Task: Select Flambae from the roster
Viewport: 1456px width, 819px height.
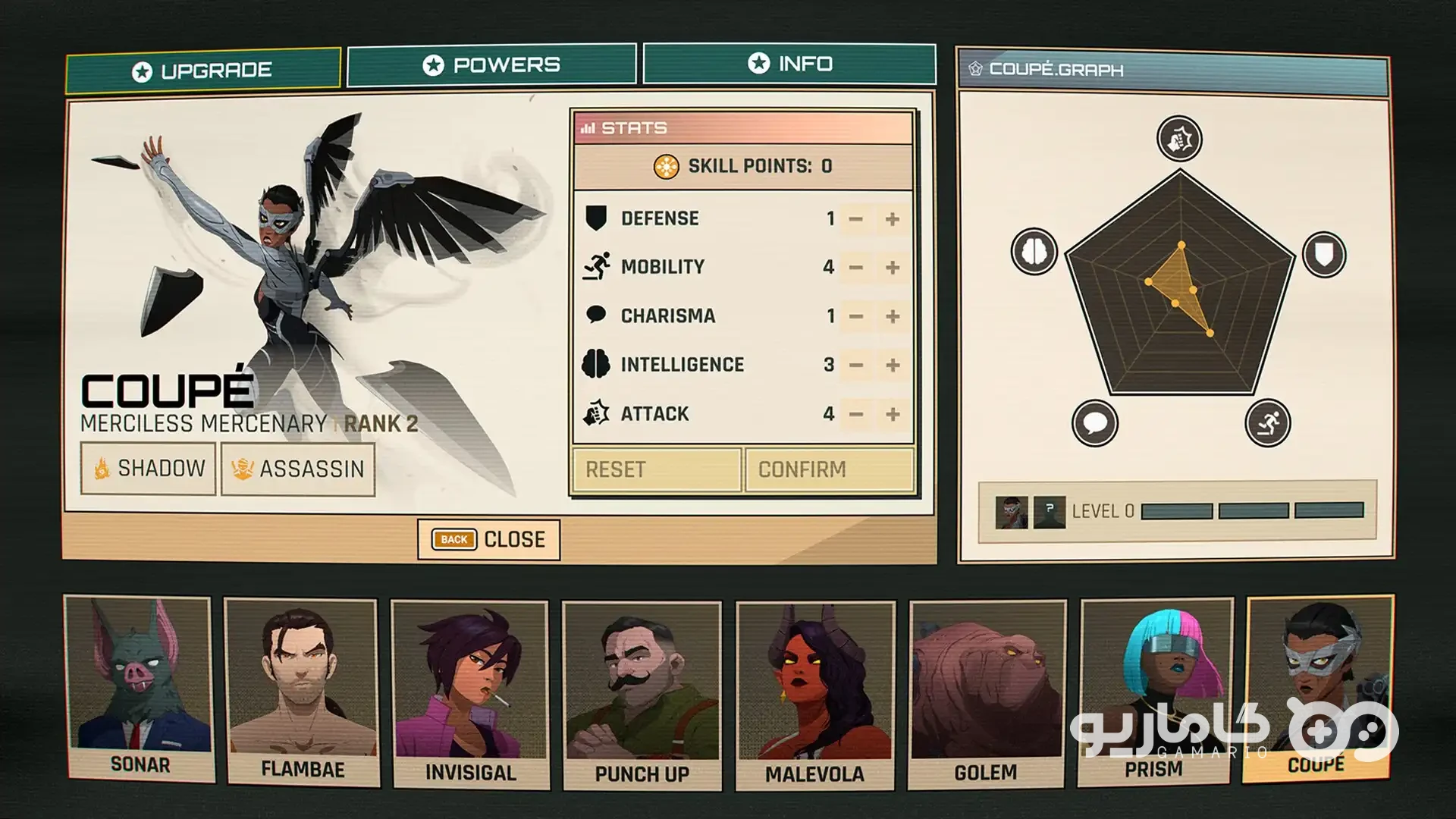Action: pyautogui.click(x=302, y=692)
